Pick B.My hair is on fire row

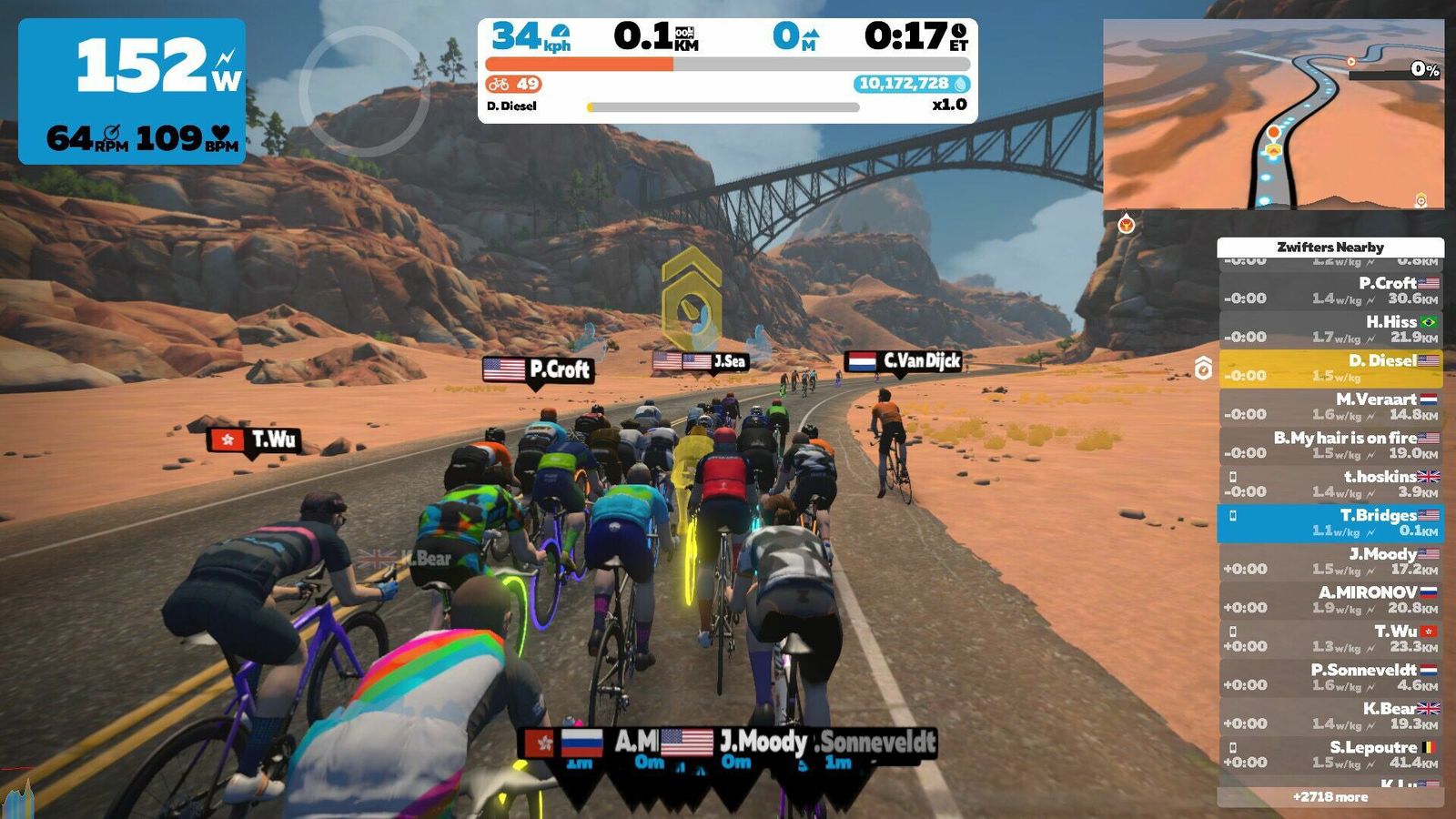pyautogui.click(x=1330, y=445)
